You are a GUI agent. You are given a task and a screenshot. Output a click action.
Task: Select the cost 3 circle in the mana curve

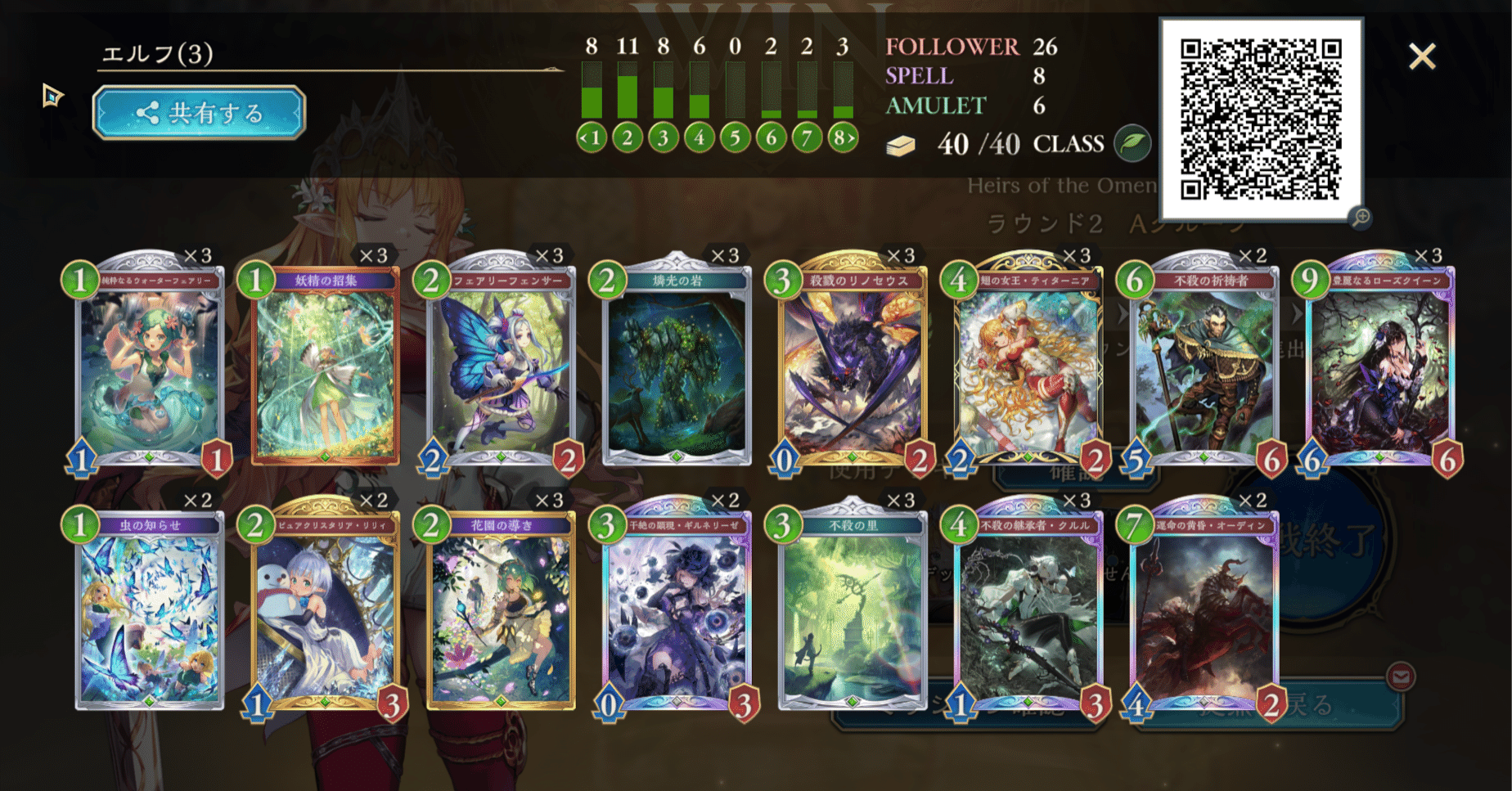click(663, 139)
